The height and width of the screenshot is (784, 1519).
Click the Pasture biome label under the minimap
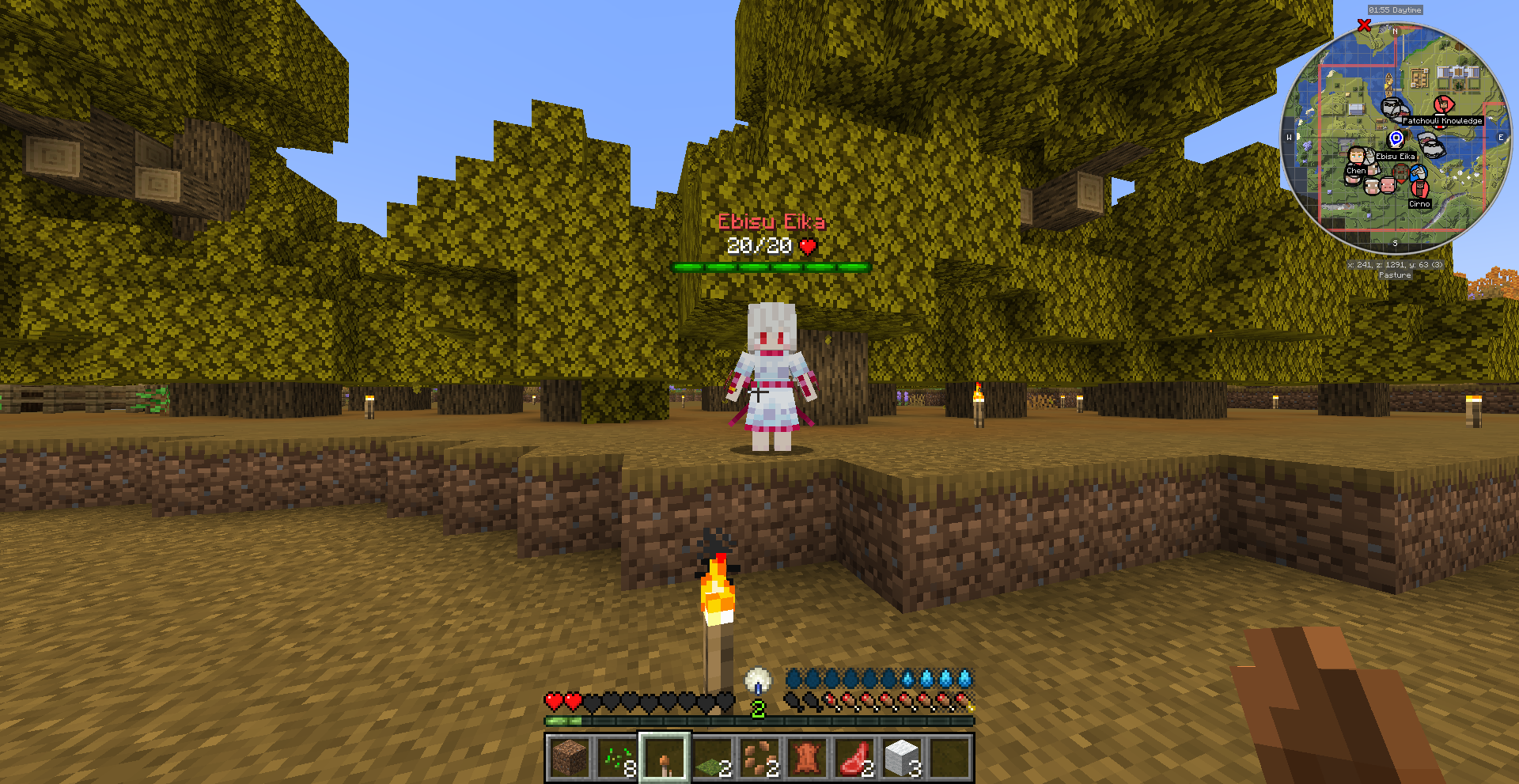tap(1395, 275)
